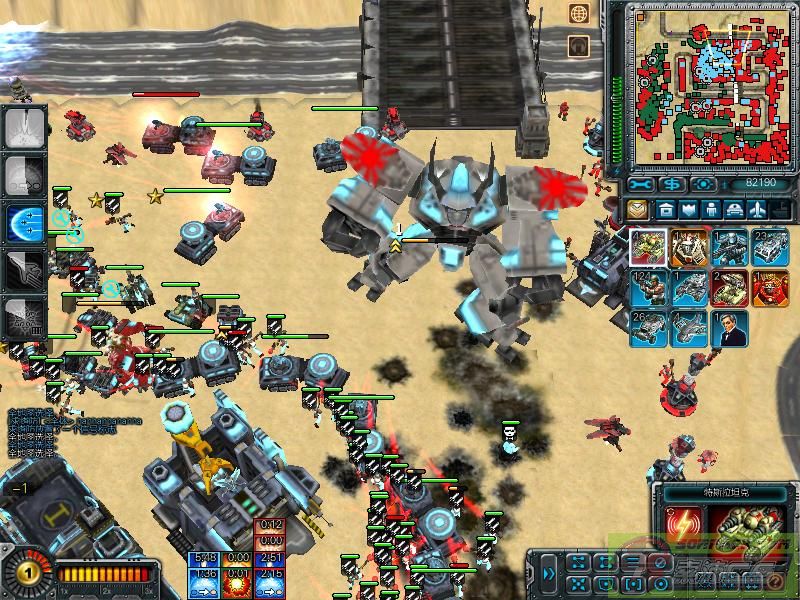
Task: Click the round power level 1 gauge
Action: (x=20, y=574)
